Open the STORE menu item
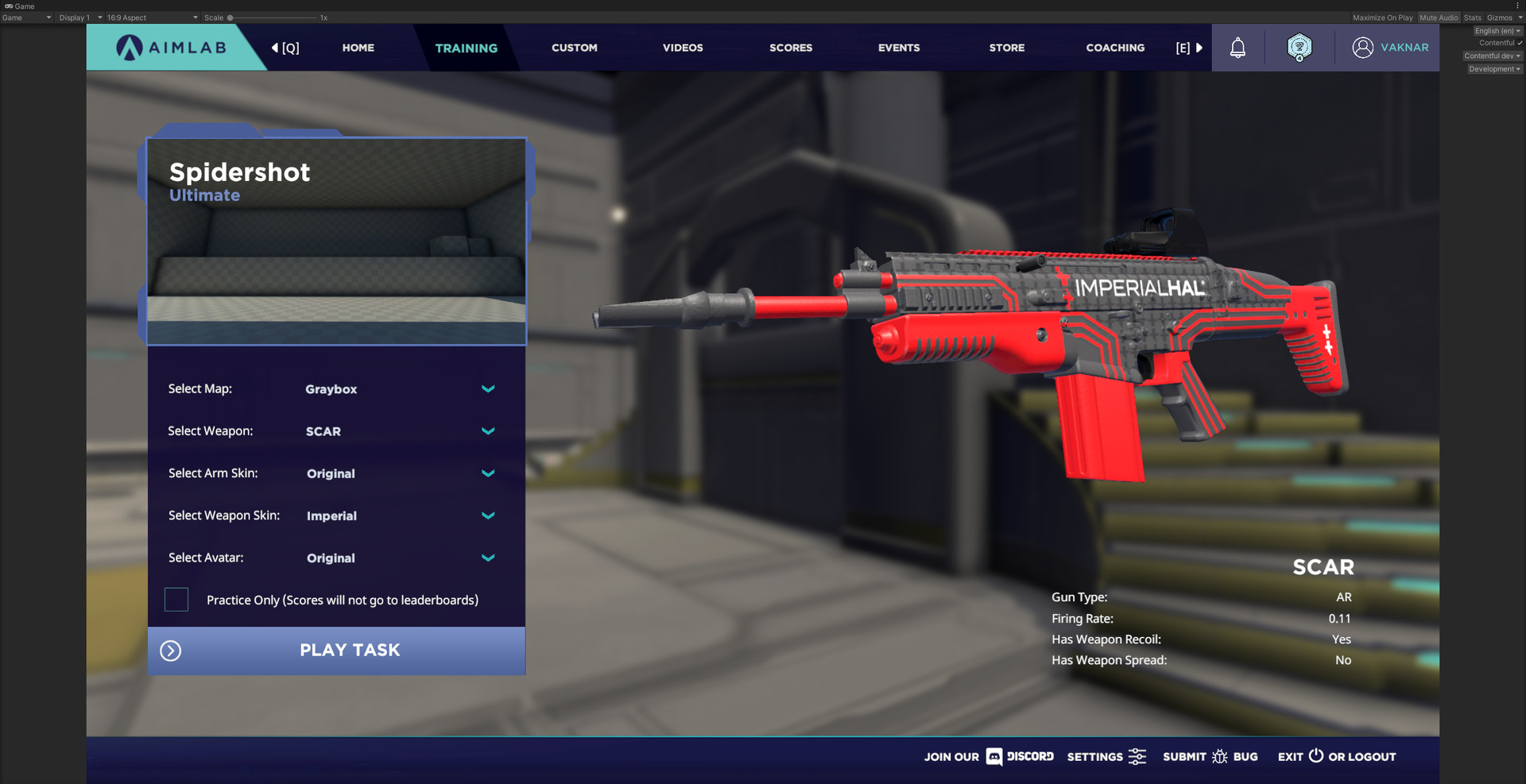This screenshot has width=1526, height=784. pos(1006,48)
